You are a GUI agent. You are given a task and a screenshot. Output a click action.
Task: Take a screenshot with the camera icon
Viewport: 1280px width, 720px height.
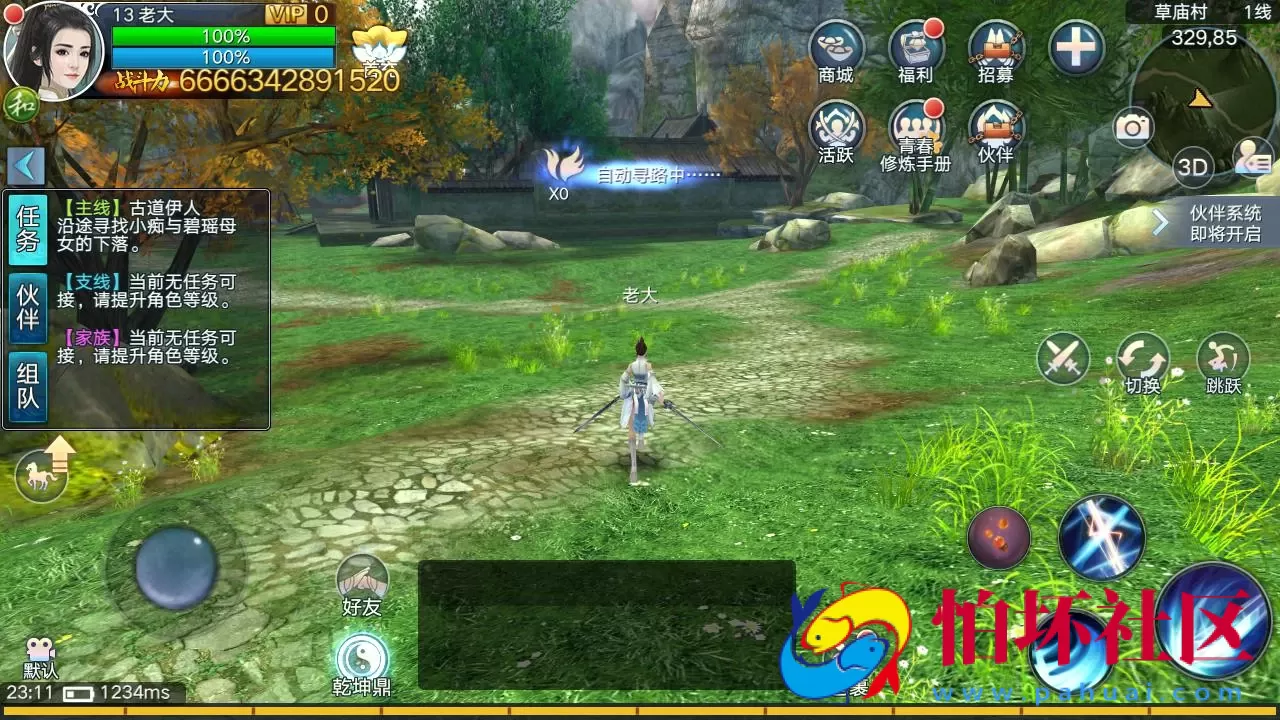pyautogui.click(x=1133, y=125)
